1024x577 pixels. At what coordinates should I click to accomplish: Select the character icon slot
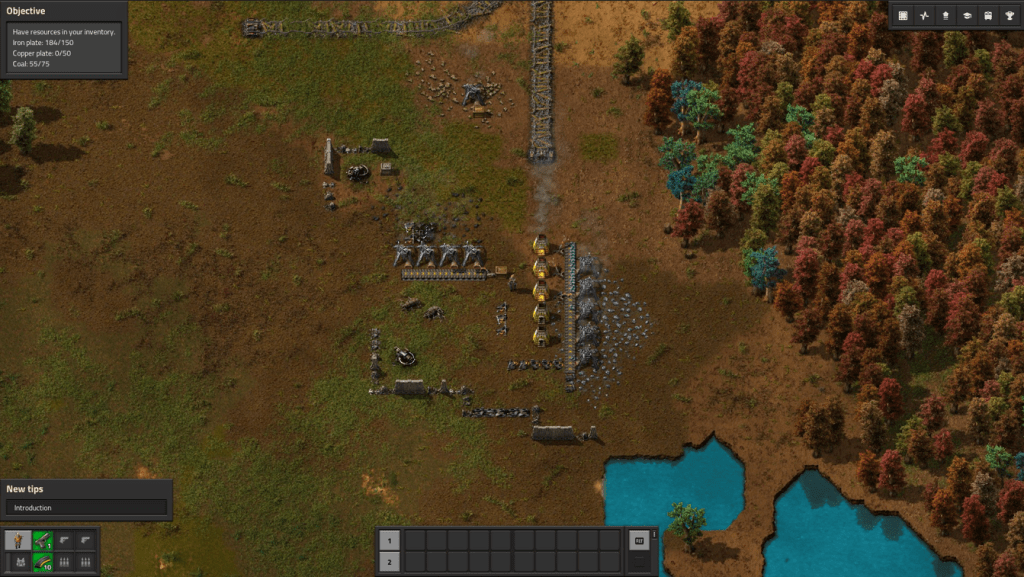18,540
